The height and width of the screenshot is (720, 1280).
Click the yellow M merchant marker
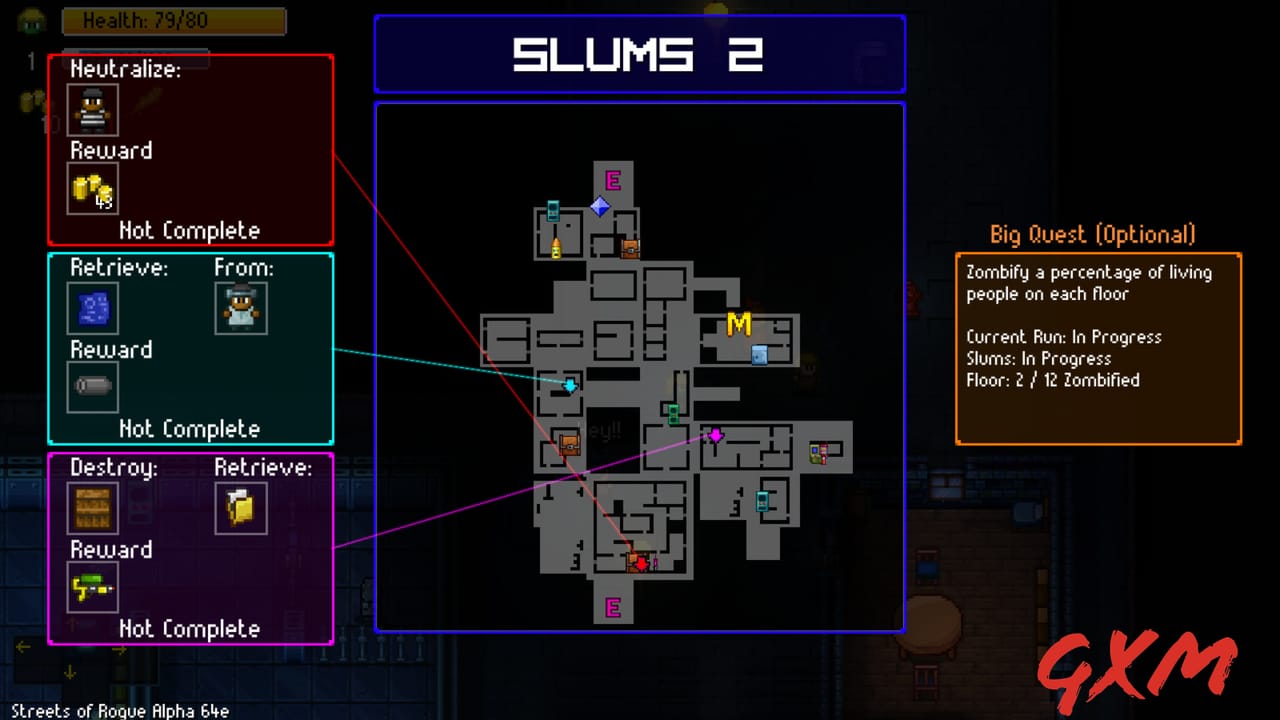point(739,325)
